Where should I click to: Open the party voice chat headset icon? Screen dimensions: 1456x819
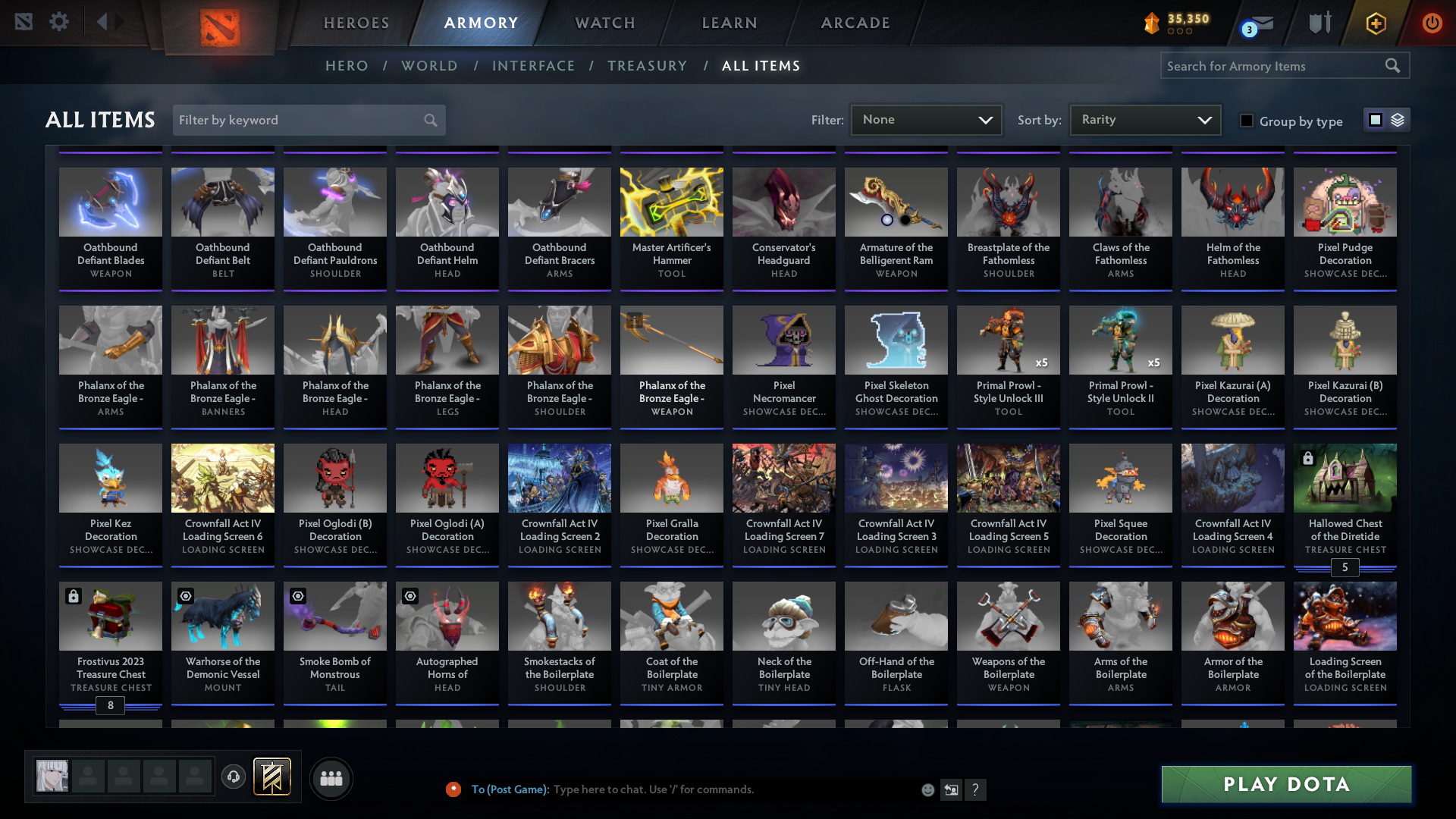coord(234,777)
